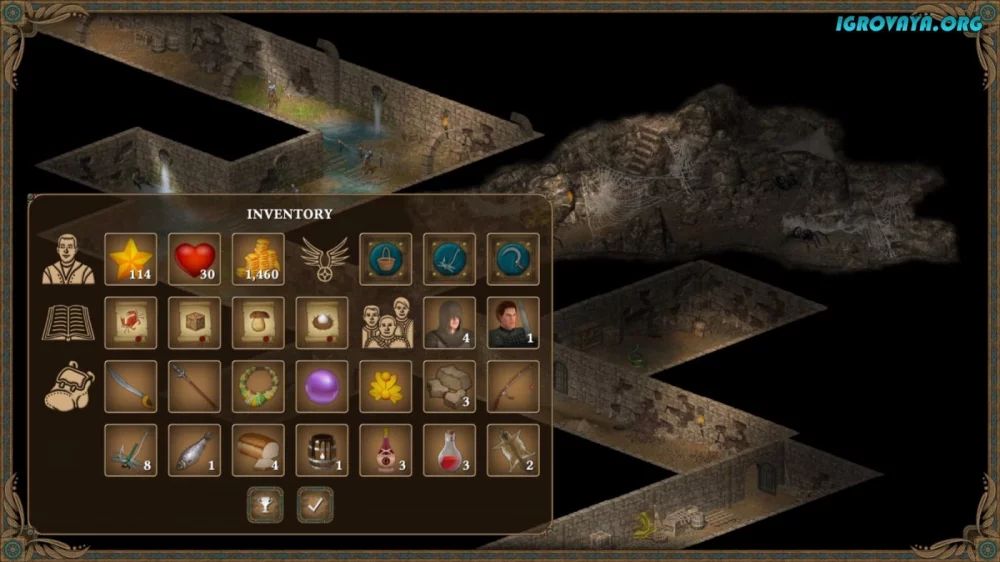The height and width of the screenshot is (562, 1000).
Task: Confirm with the checkmark button
Action: pos(315,505)
